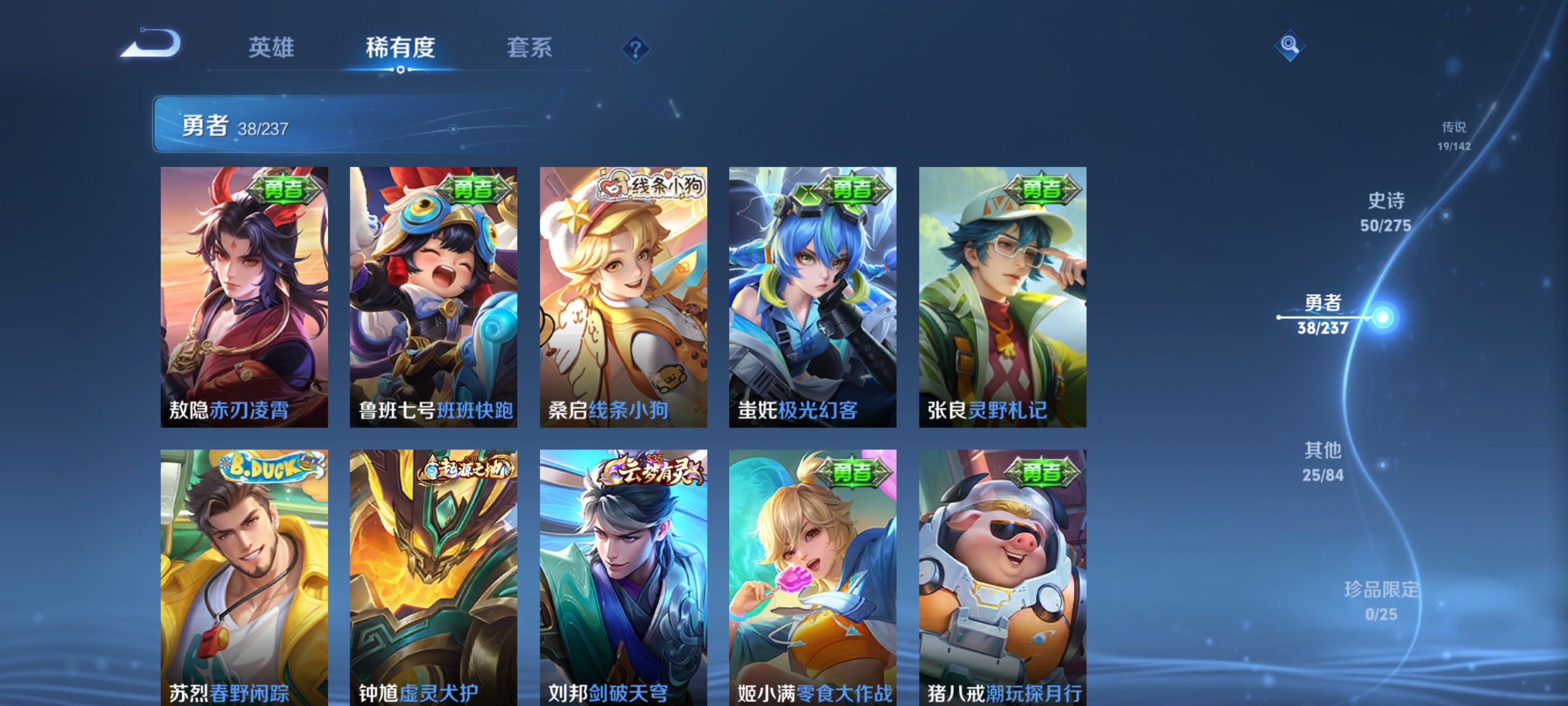The image size is (1568, 706).
Task: Open the search magnifier tool
Action: (x=1290, y=46)
